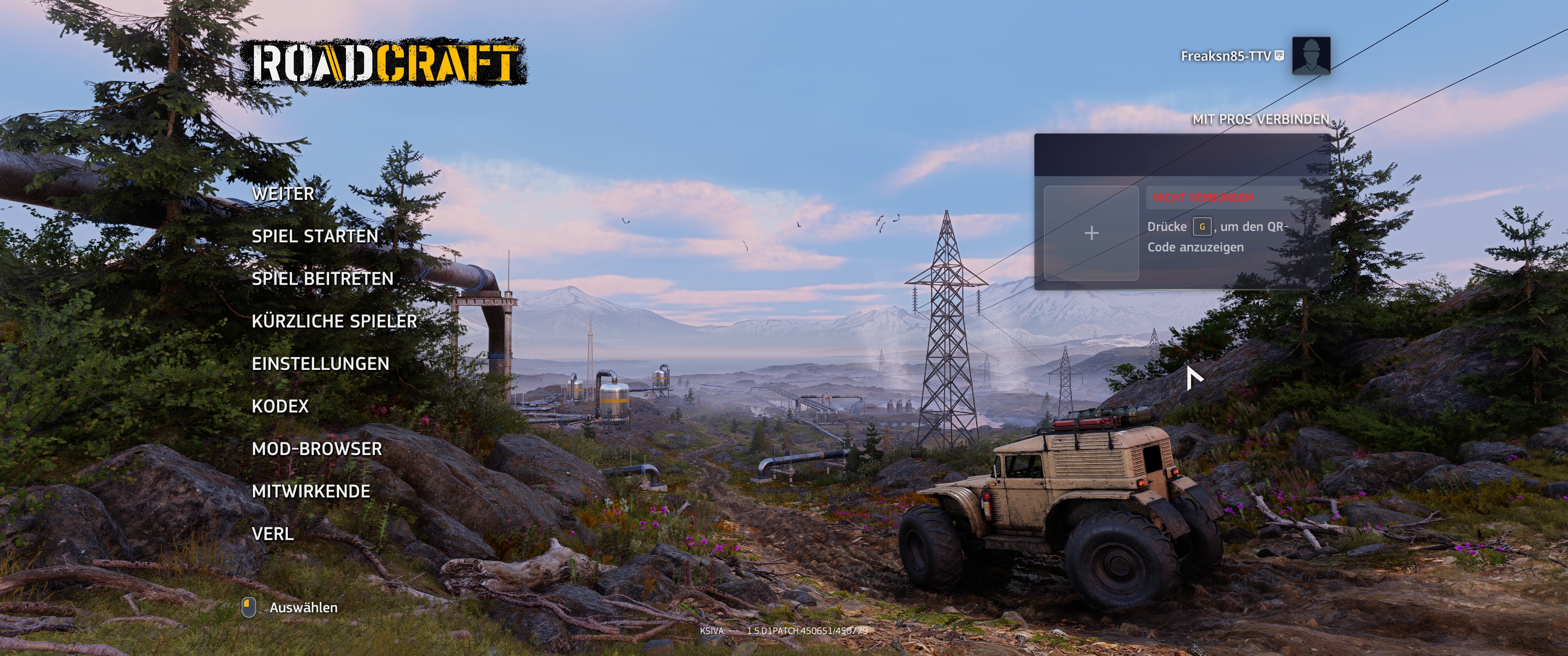Screen dimensions: 1568x656
Task: Launch the MOD-BROWSER
Action: (x=317, y=448)
